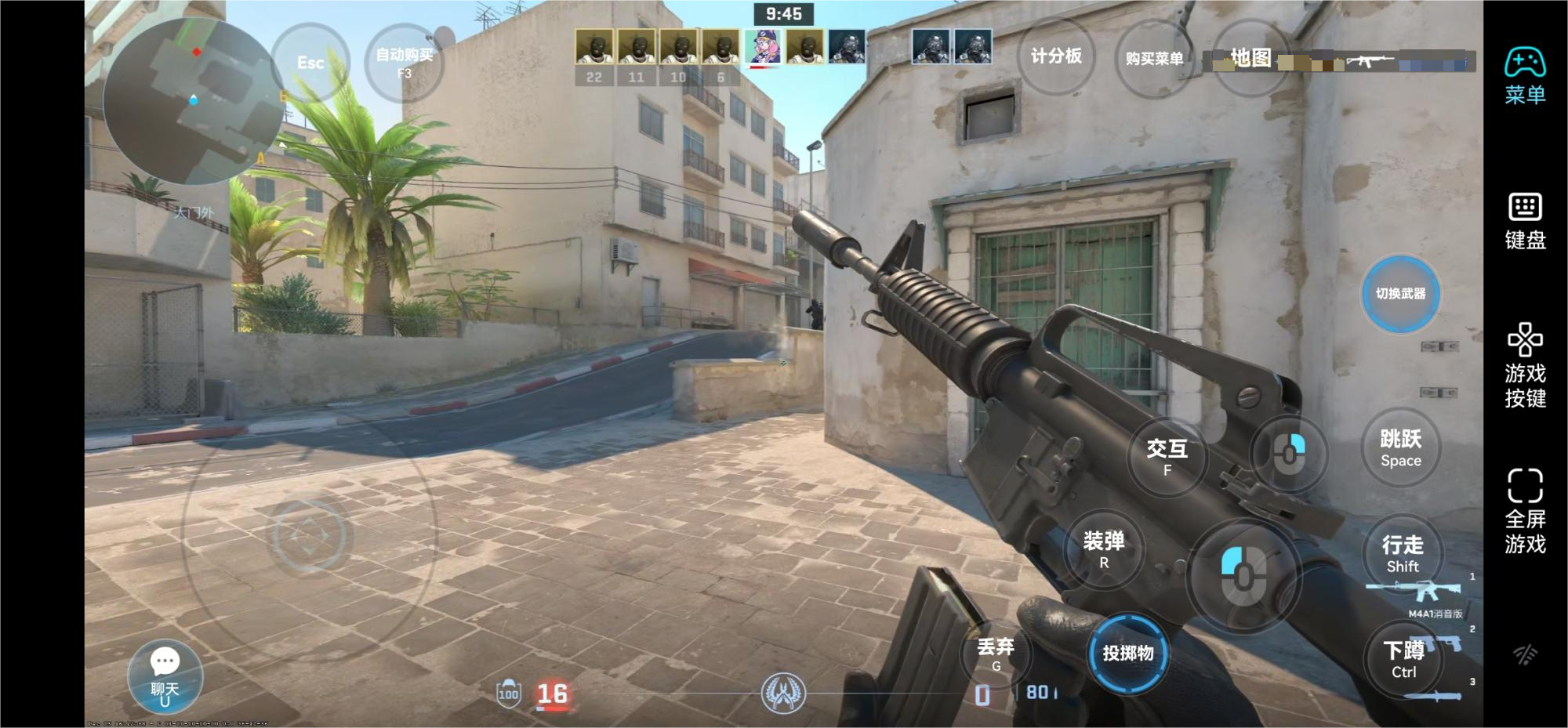The image size is (1568, 728).
Task: Click the circular radar minimap
Action: 193,102
